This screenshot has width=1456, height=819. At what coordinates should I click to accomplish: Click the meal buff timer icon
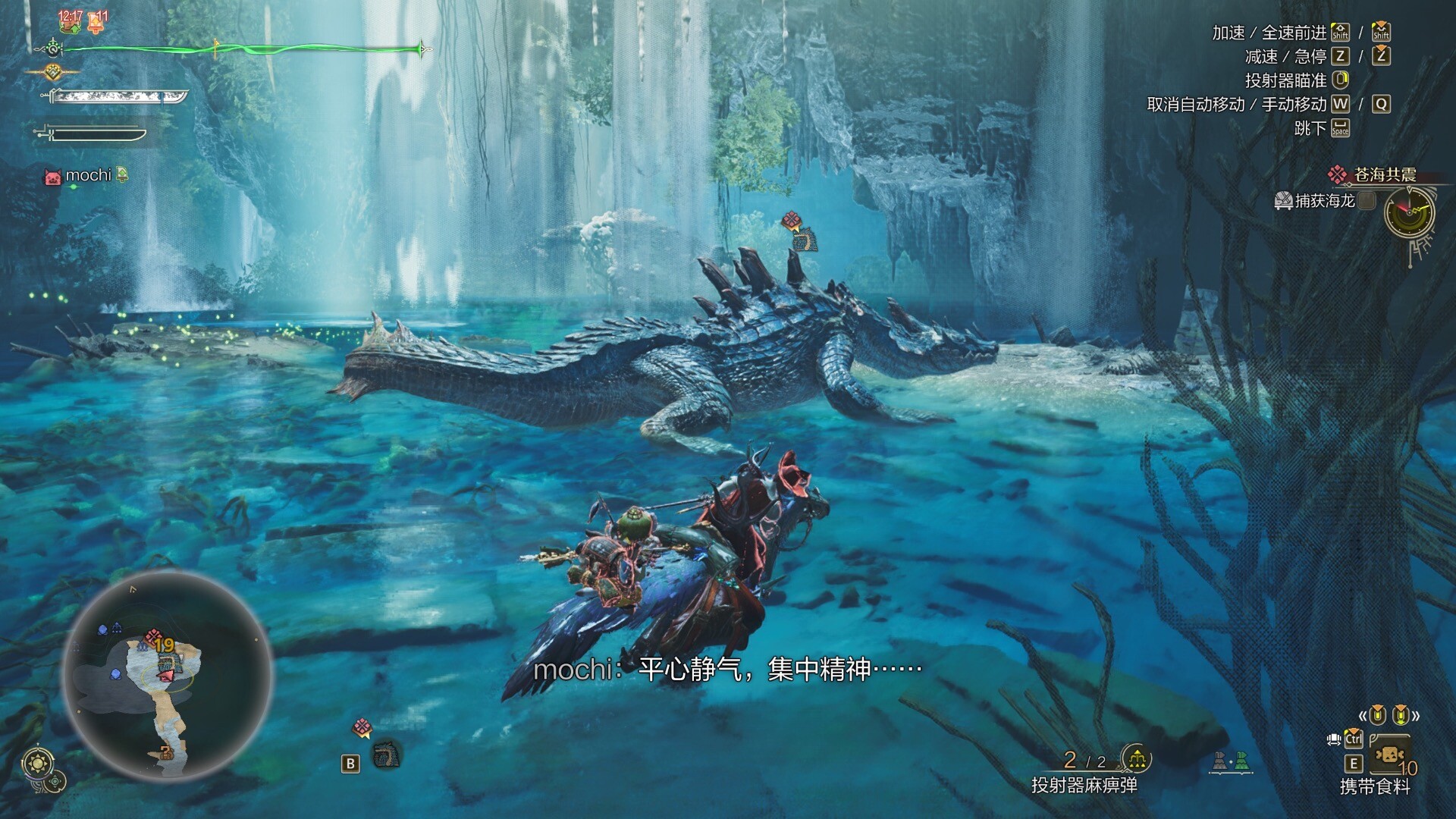pos(71,21)
